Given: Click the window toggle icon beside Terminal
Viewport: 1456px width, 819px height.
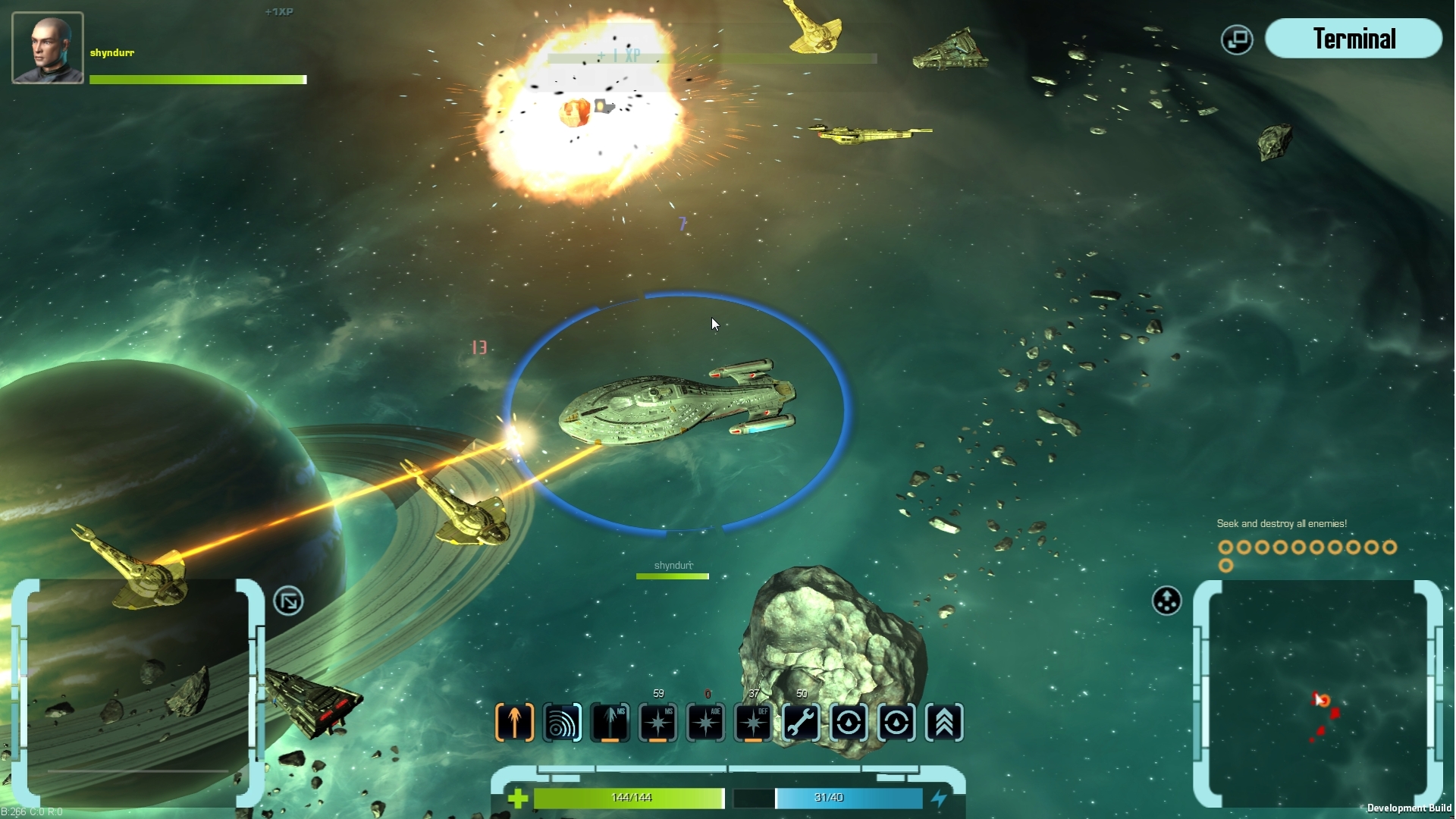Looking at the screenshot, I should (1237, 39).
